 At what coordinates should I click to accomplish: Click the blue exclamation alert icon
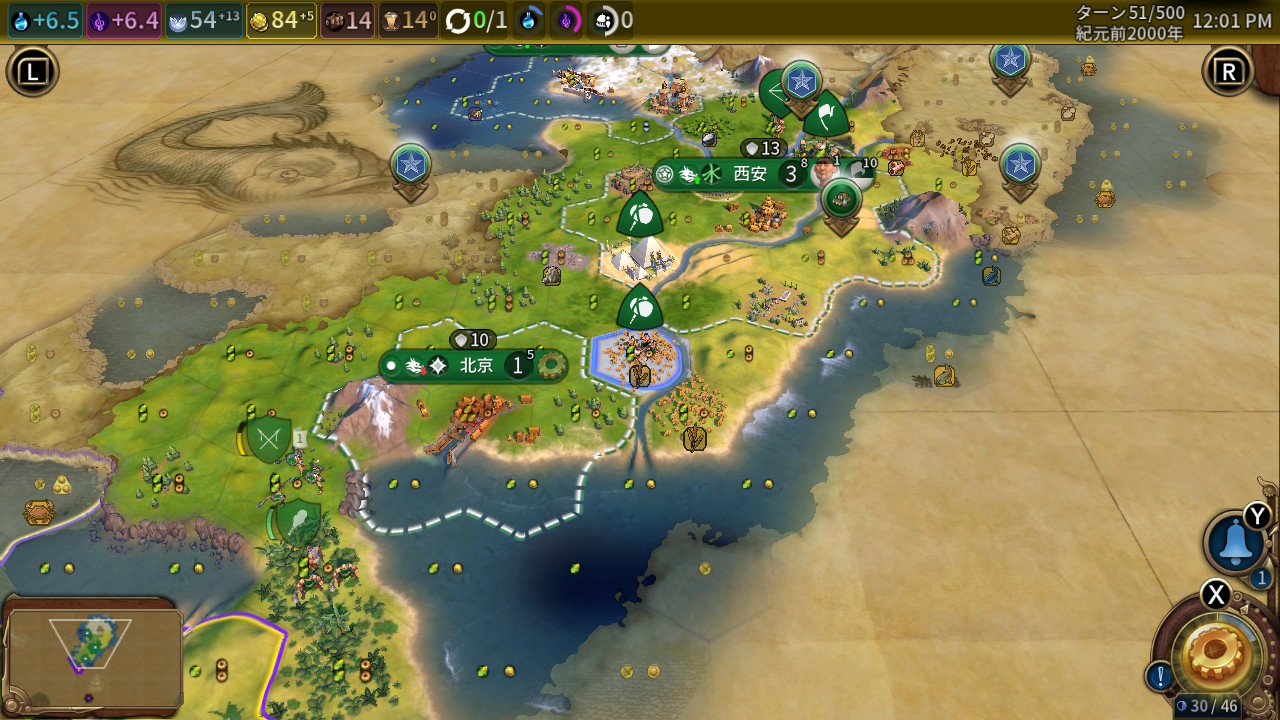tap(1159, 677)
